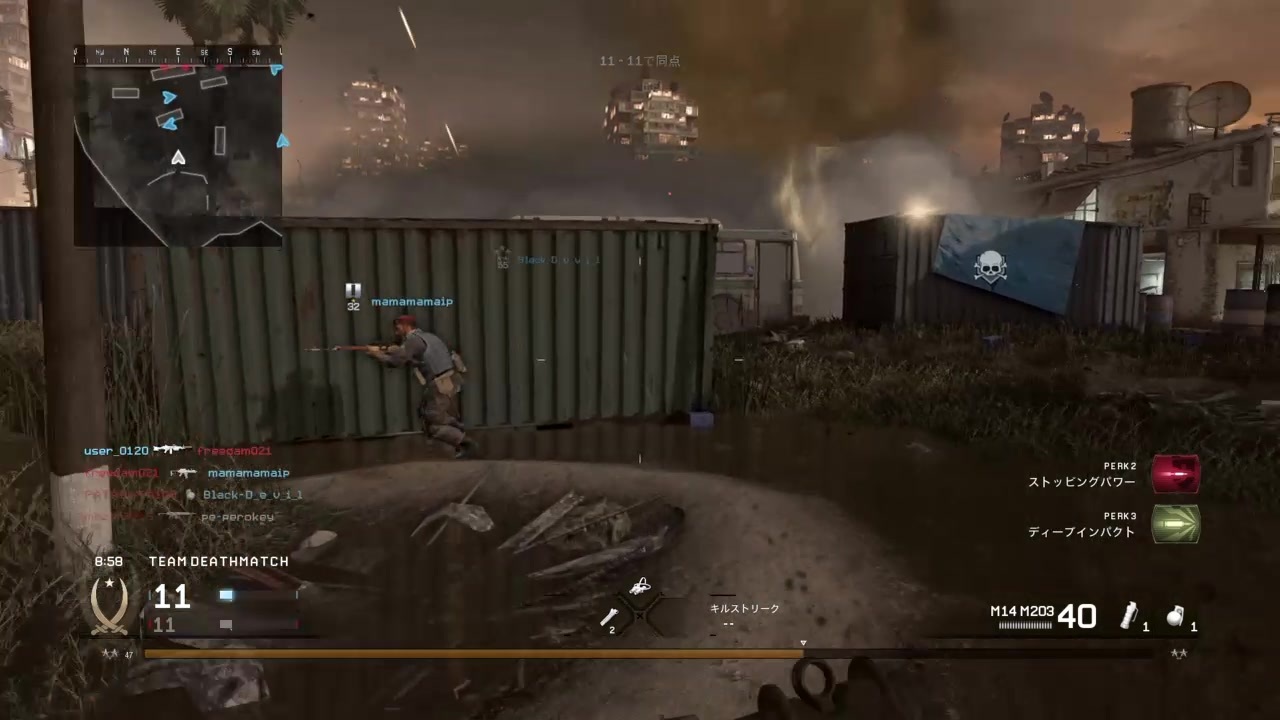The height and width of the screenshot is (720, 1280).
Task: Select the Stopping Power perk icon
Action: click(1176, 476)
